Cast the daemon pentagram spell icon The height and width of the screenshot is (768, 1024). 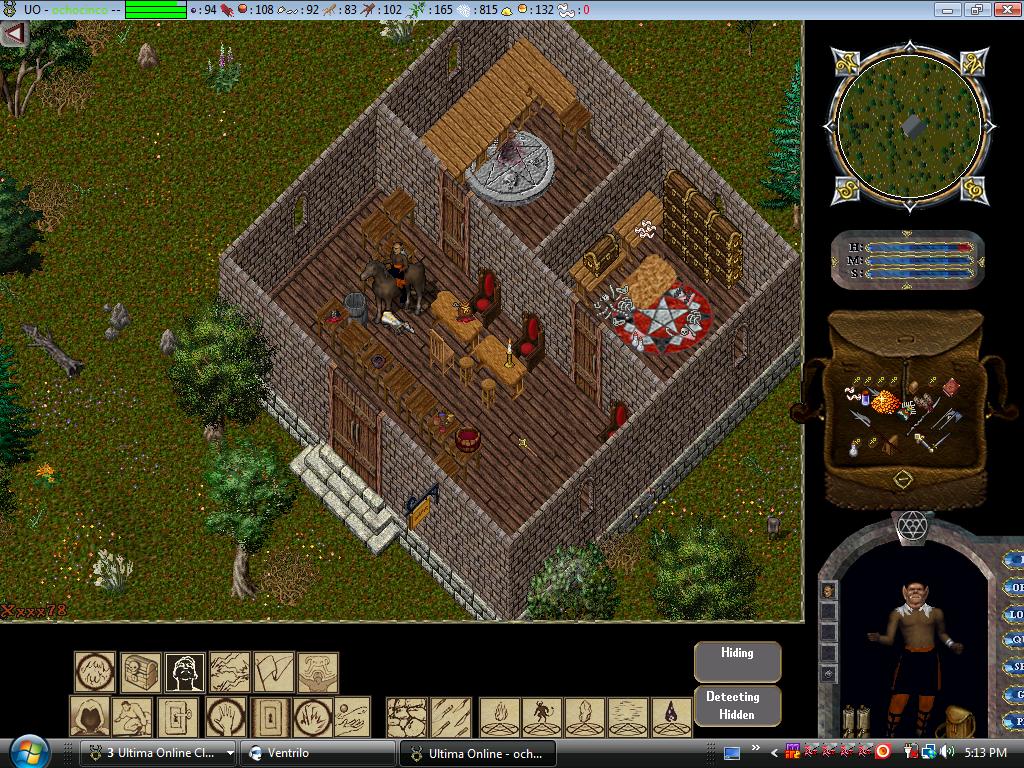pyautogui.click(x=541, y=717)
